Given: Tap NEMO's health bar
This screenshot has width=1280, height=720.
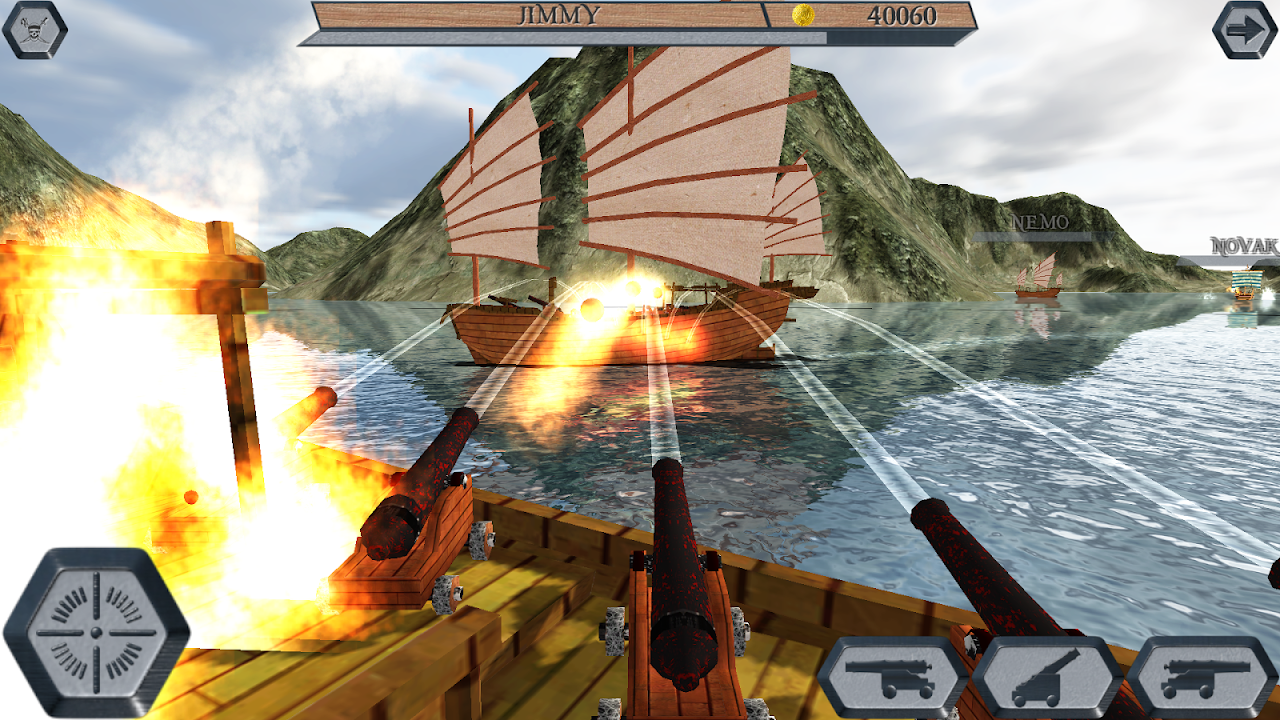Looking at the screenshot, I should 1040,234.
